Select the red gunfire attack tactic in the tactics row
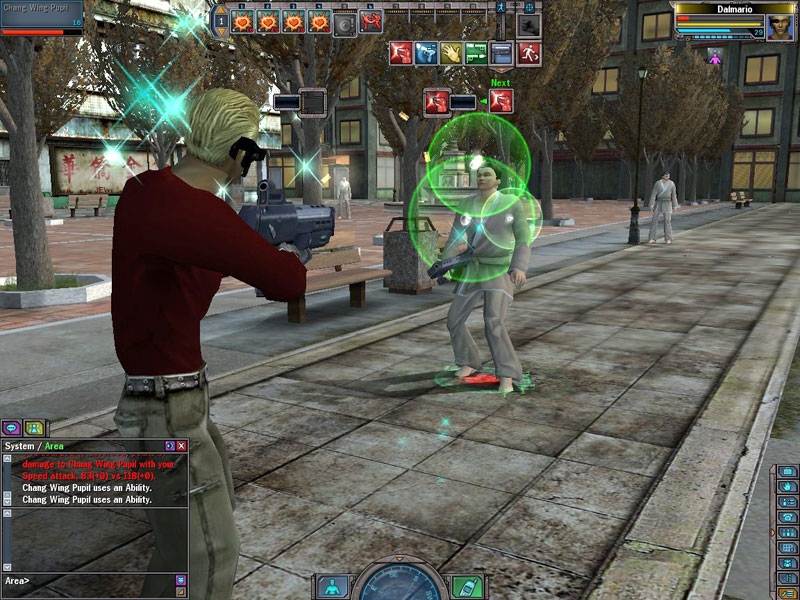Screen dimensions: 800x600 click(400, 53)
